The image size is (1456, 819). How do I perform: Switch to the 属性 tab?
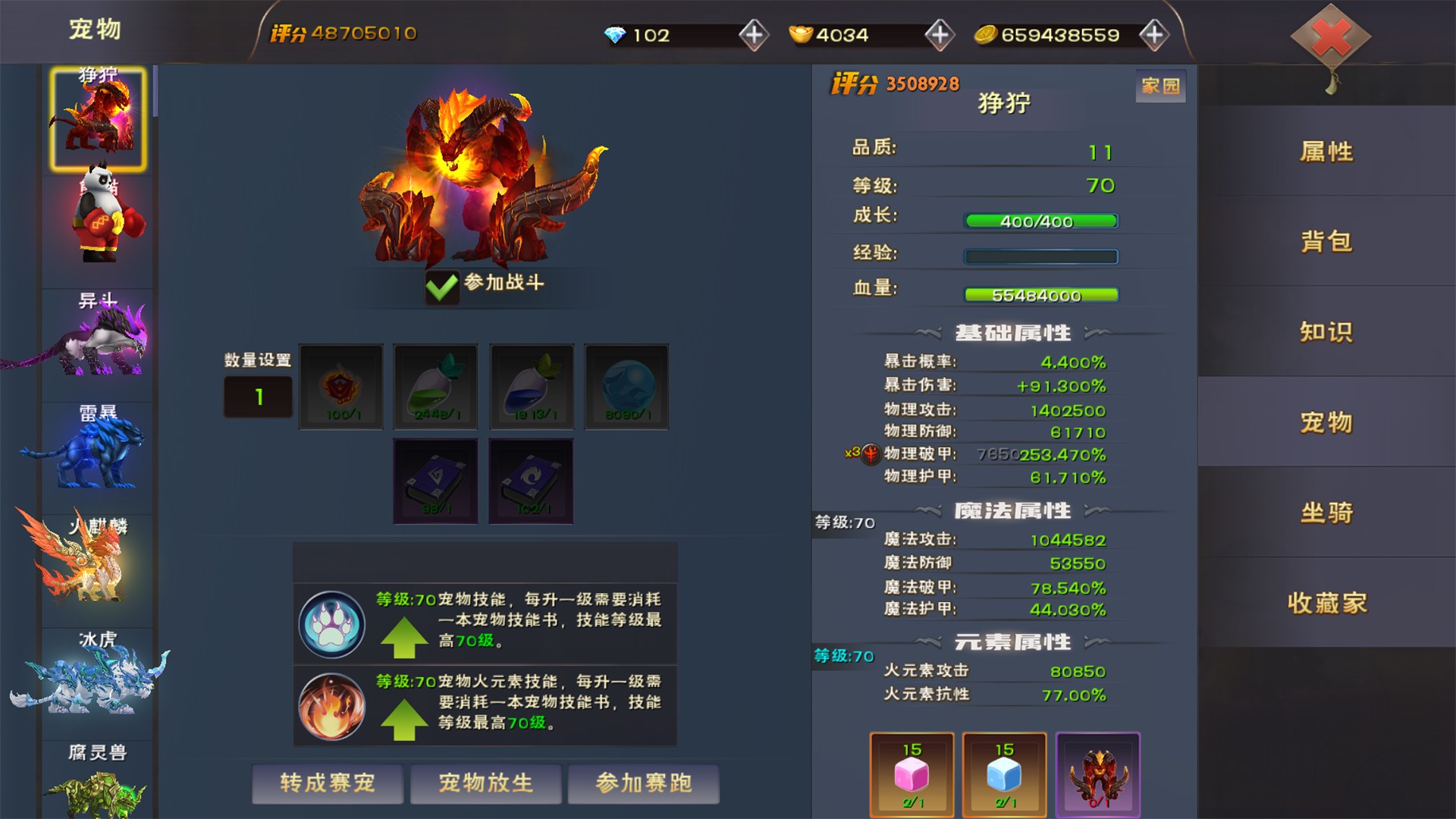[x=1326, y=152]
